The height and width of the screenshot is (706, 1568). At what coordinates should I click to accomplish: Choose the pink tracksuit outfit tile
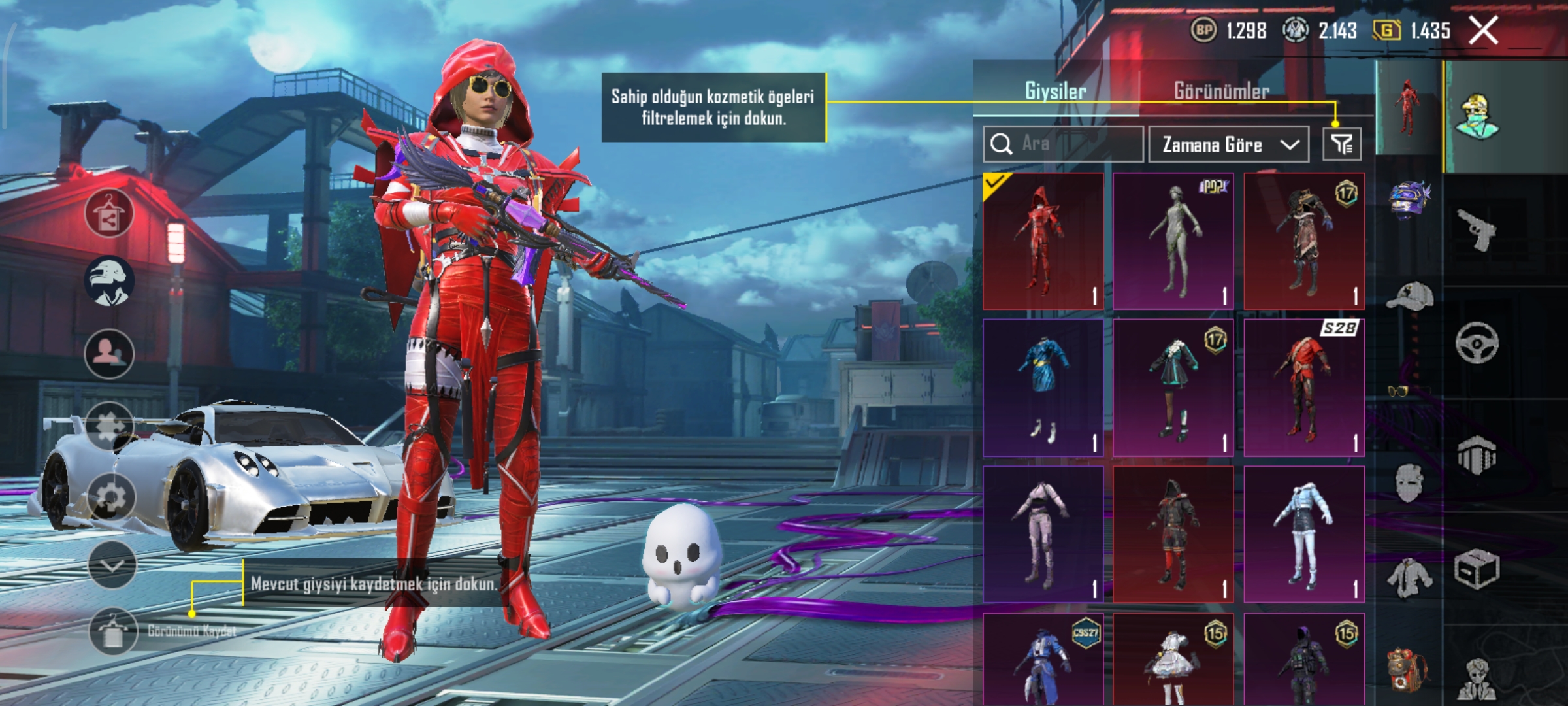(x=1043, y=534)
